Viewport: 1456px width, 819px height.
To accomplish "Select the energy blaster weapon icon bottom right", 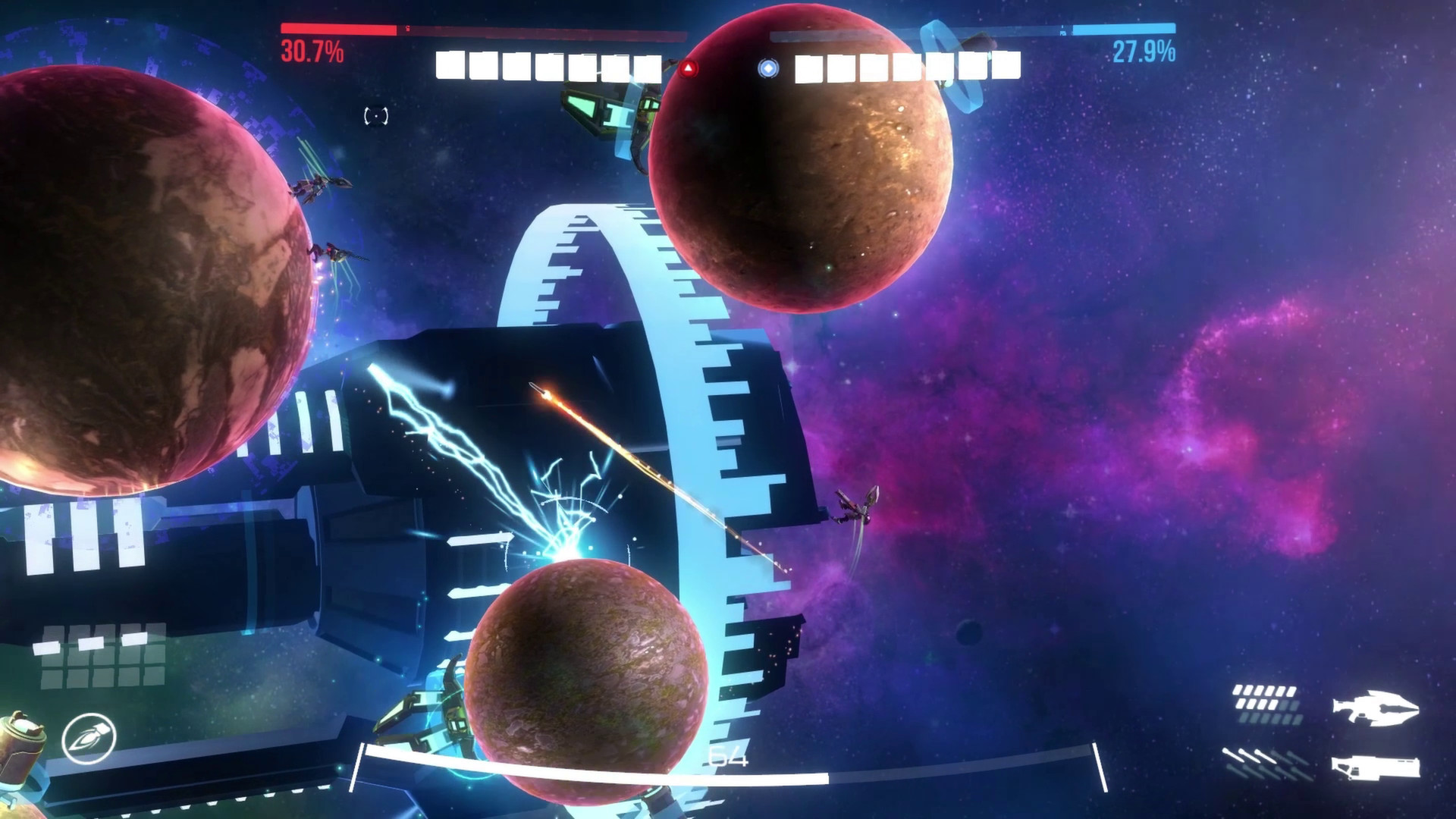I will tap(1374, 708).
